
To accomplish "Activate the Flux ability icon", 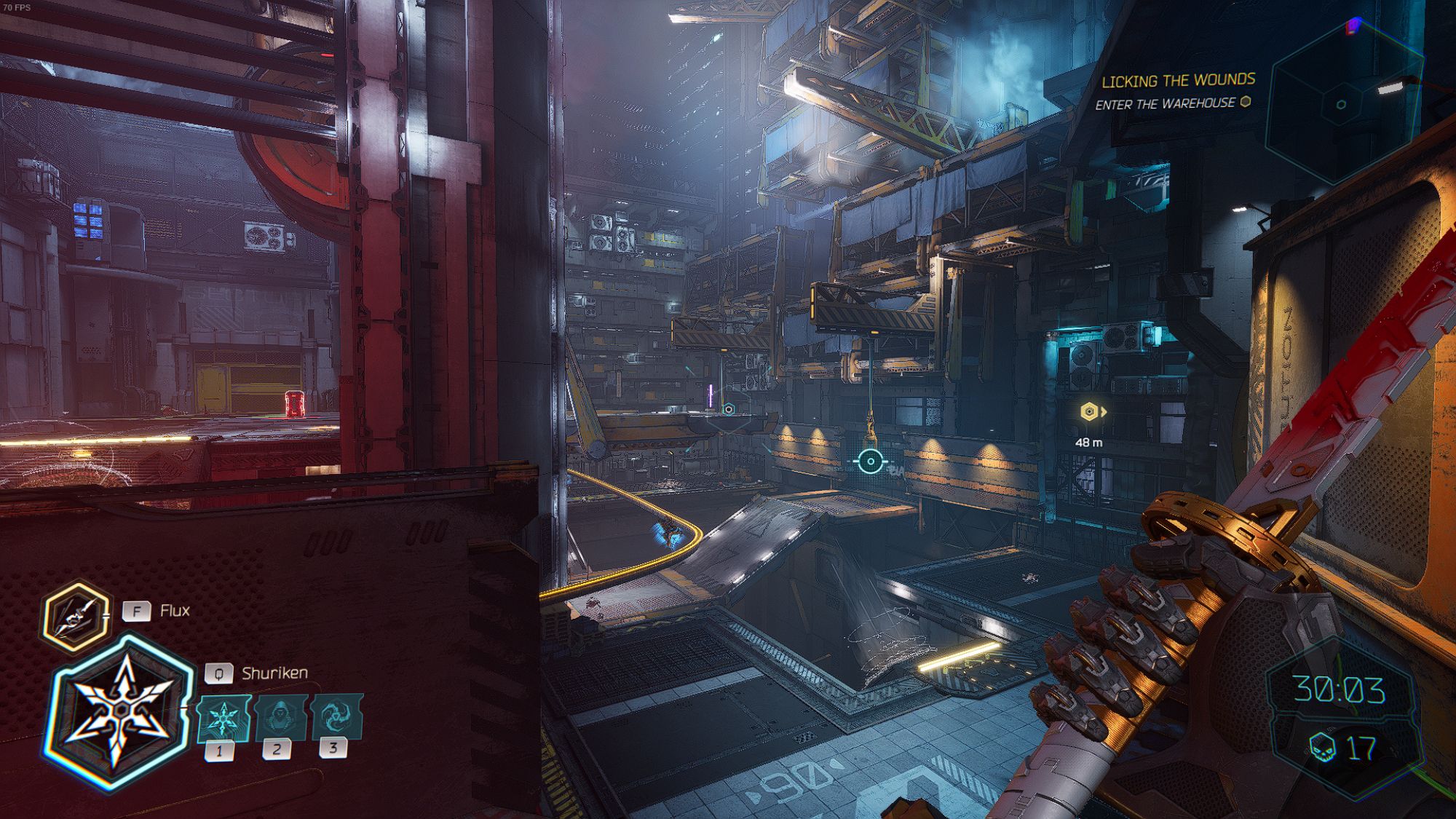I will (x=76, y=616).
